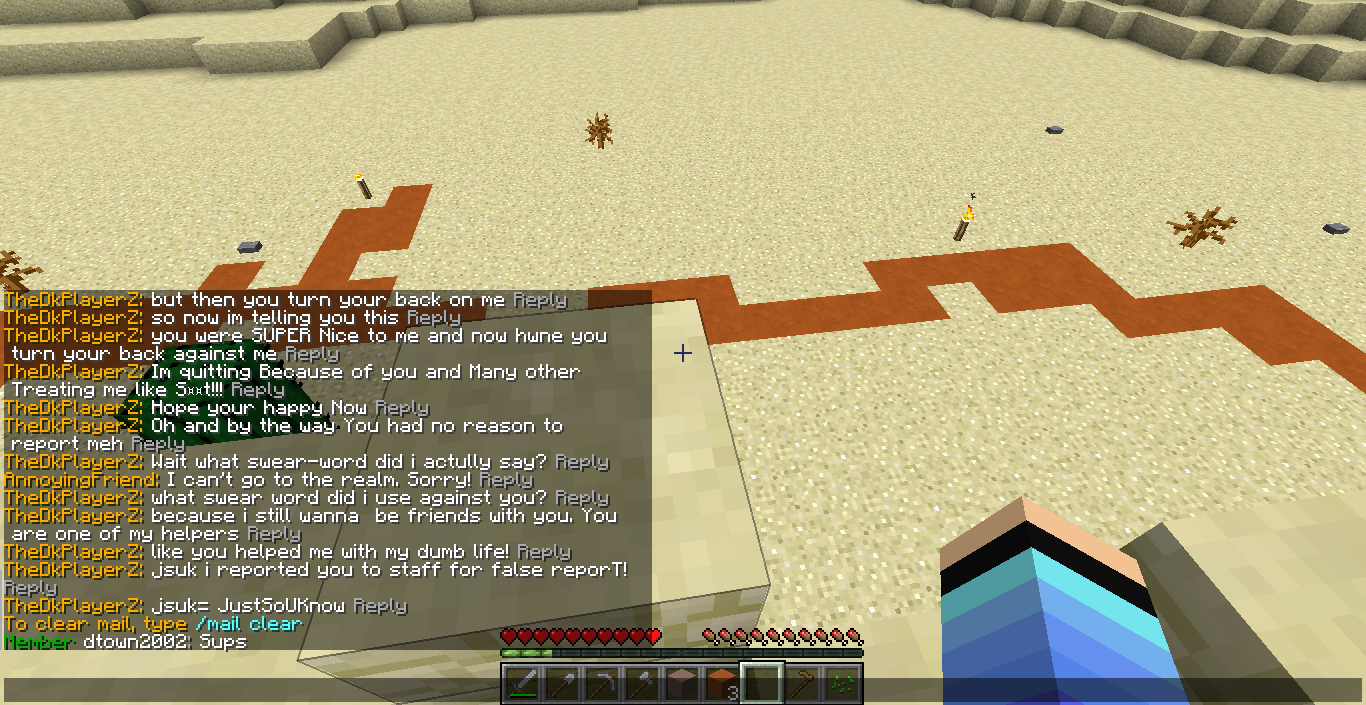
Task: Select the pickaxe hotbar slot
Action: 602,683
